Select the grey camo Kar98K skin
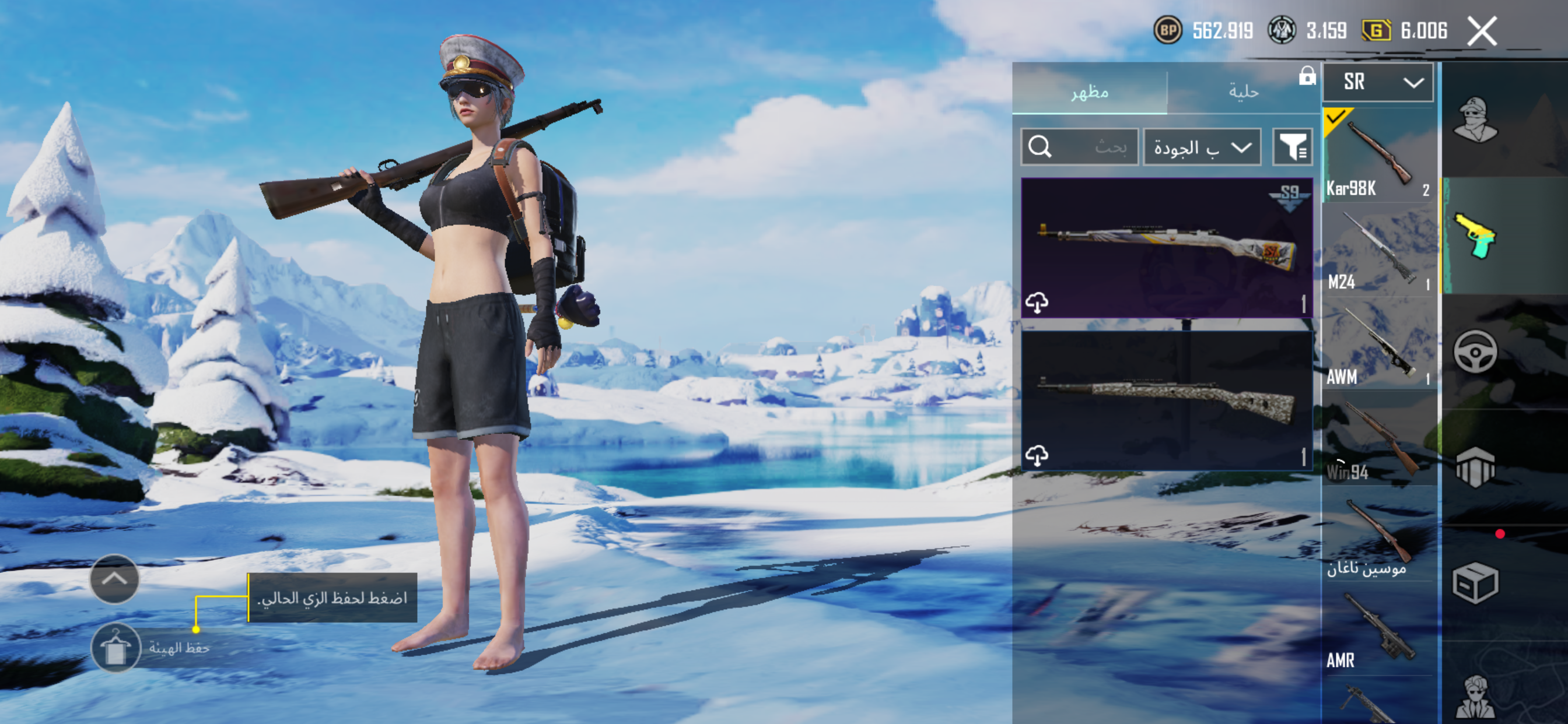 click(x=1165, y=400)
